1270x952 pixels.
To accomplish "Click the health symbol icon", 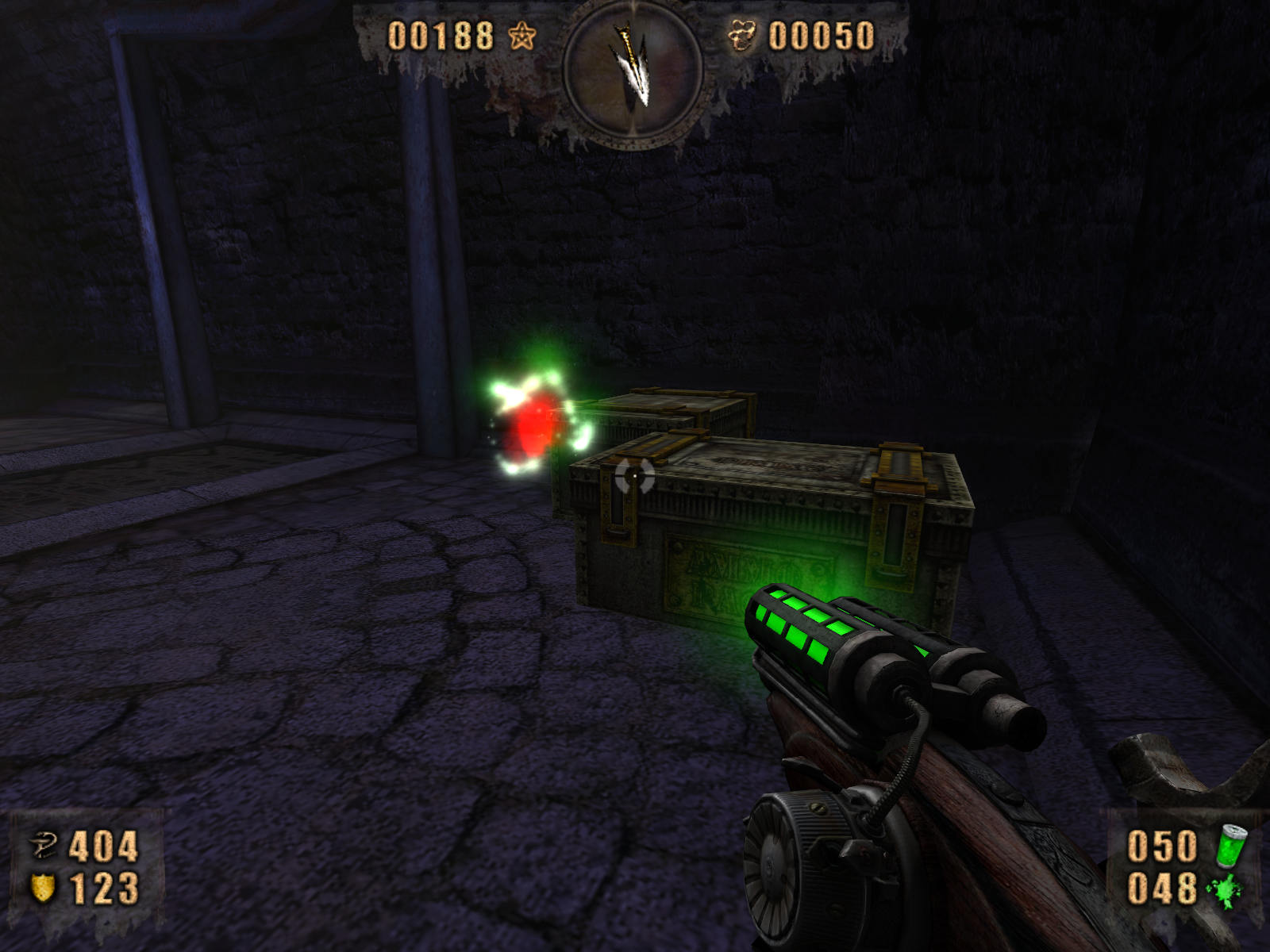I will tap(44, 846).
